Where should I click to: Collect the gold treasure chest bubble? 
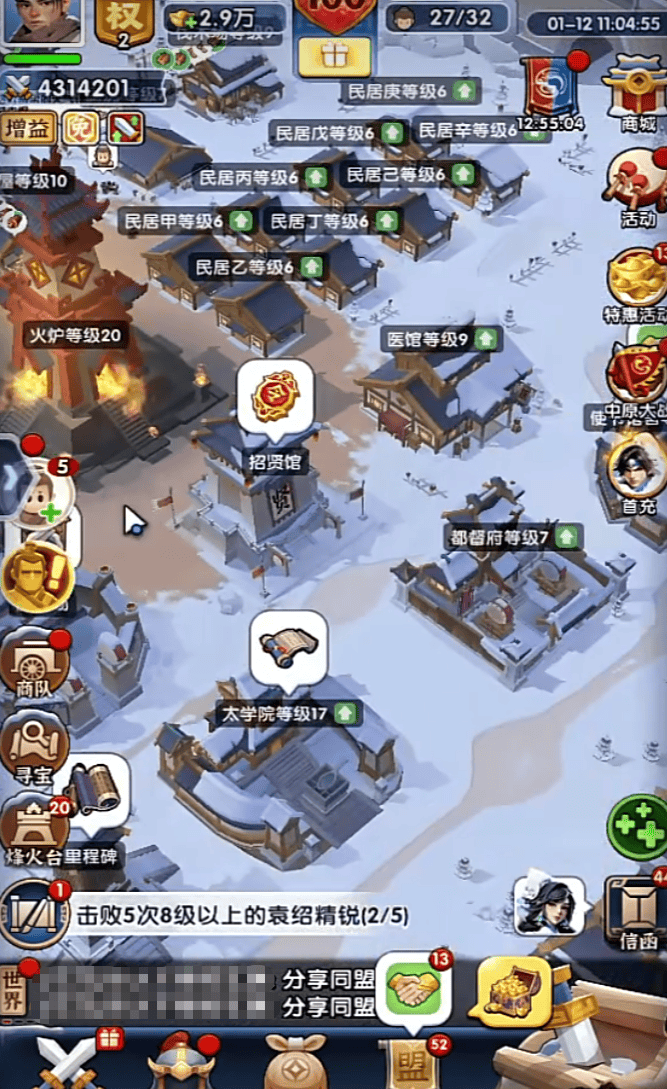[x=514, y=990]
